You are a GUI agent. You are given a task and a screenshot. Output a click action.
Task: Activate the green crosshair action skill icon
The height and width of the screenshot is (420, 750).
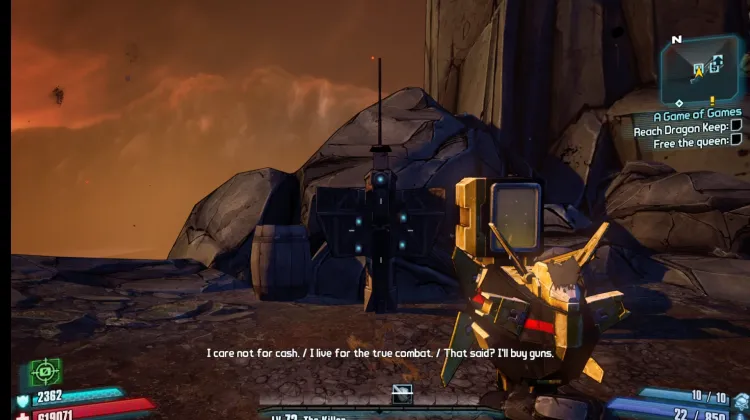45,373
